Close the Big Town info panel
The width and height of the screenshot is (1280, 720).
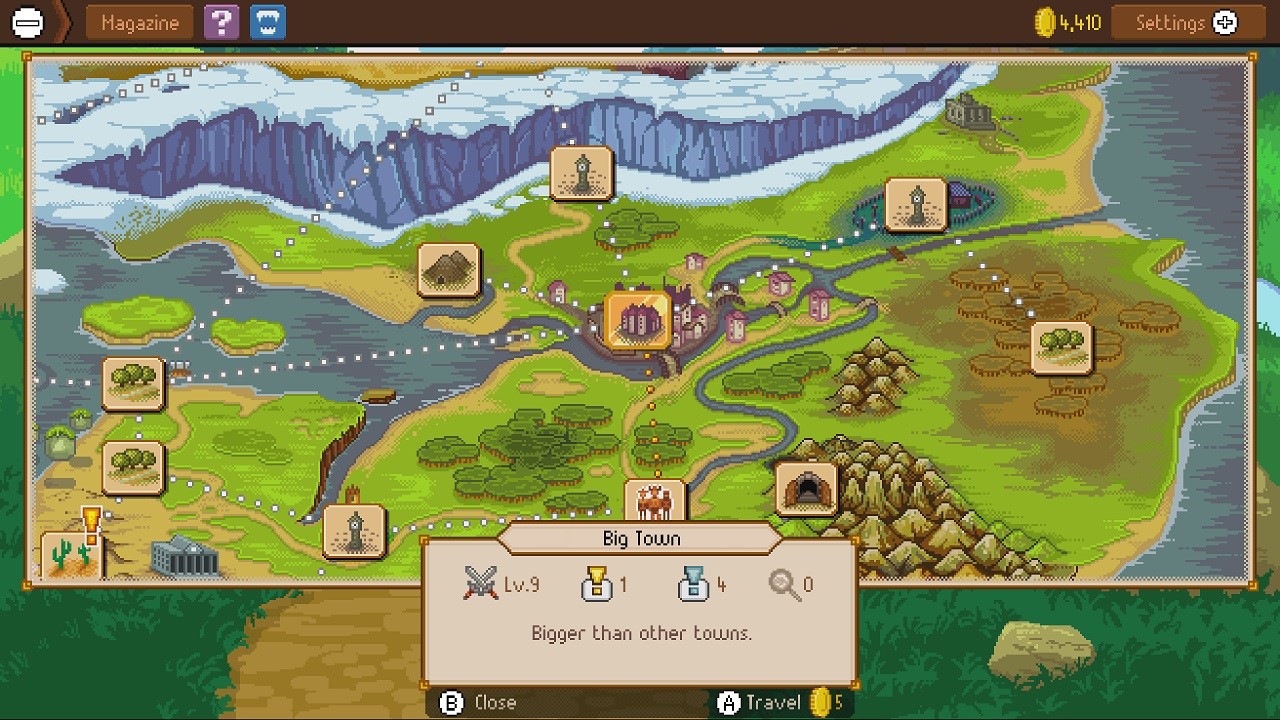pyautogui.click(x=480, y=703)
